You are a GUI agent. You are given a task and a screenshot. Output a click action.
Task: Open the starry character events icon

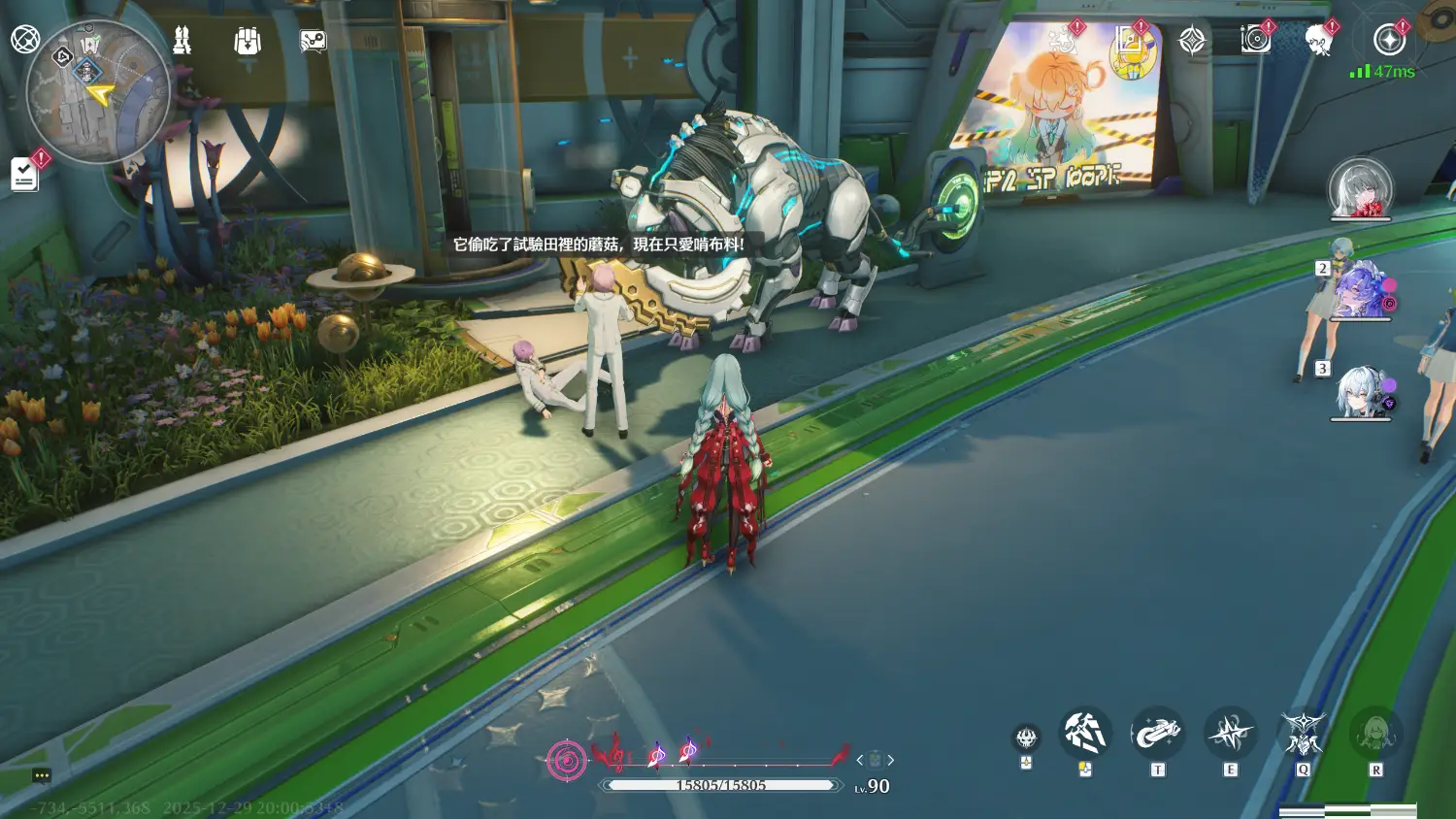(x=1063, y=40)
